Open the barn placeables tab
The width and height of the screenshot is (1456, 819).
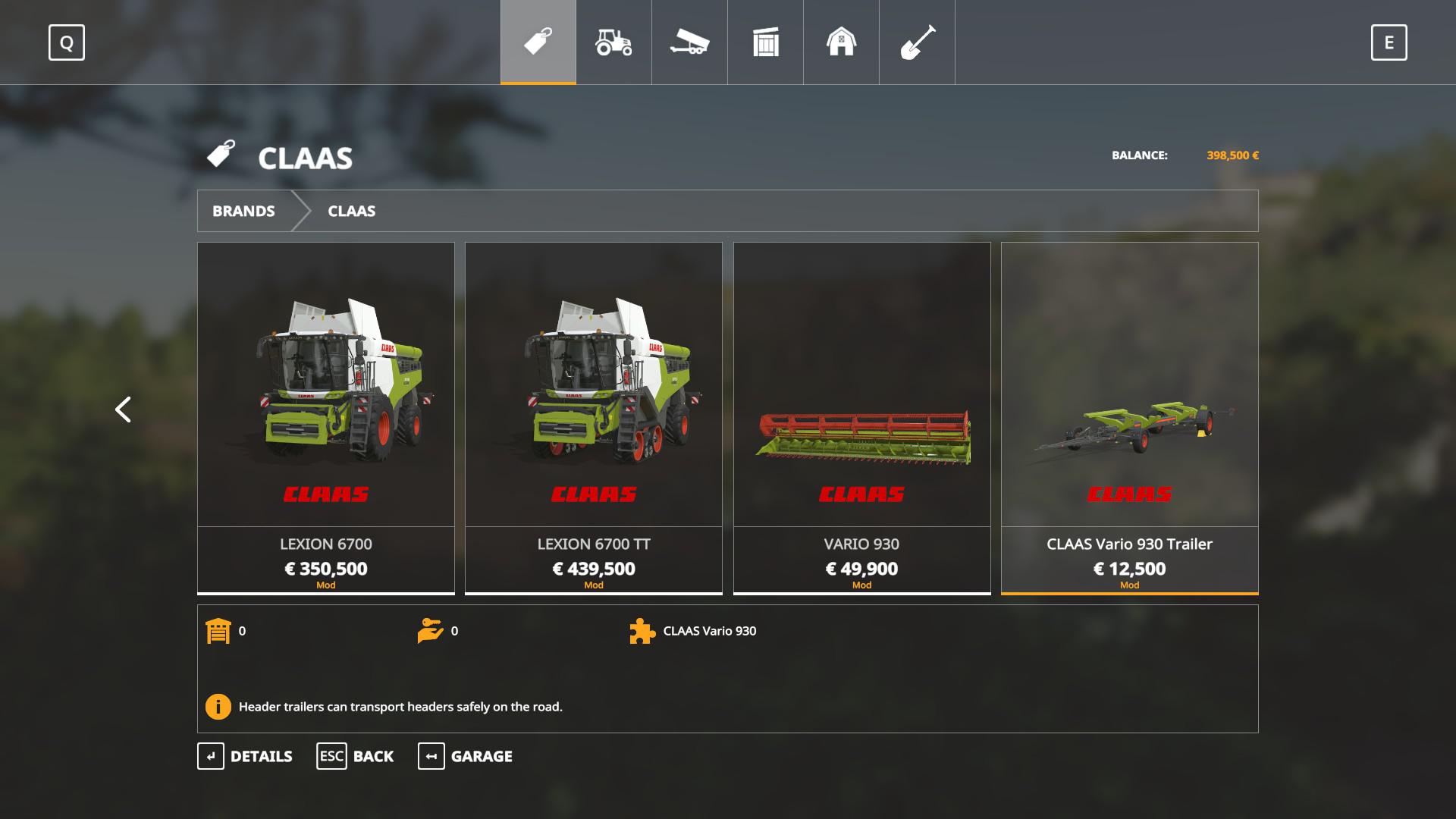coord(842,42)
